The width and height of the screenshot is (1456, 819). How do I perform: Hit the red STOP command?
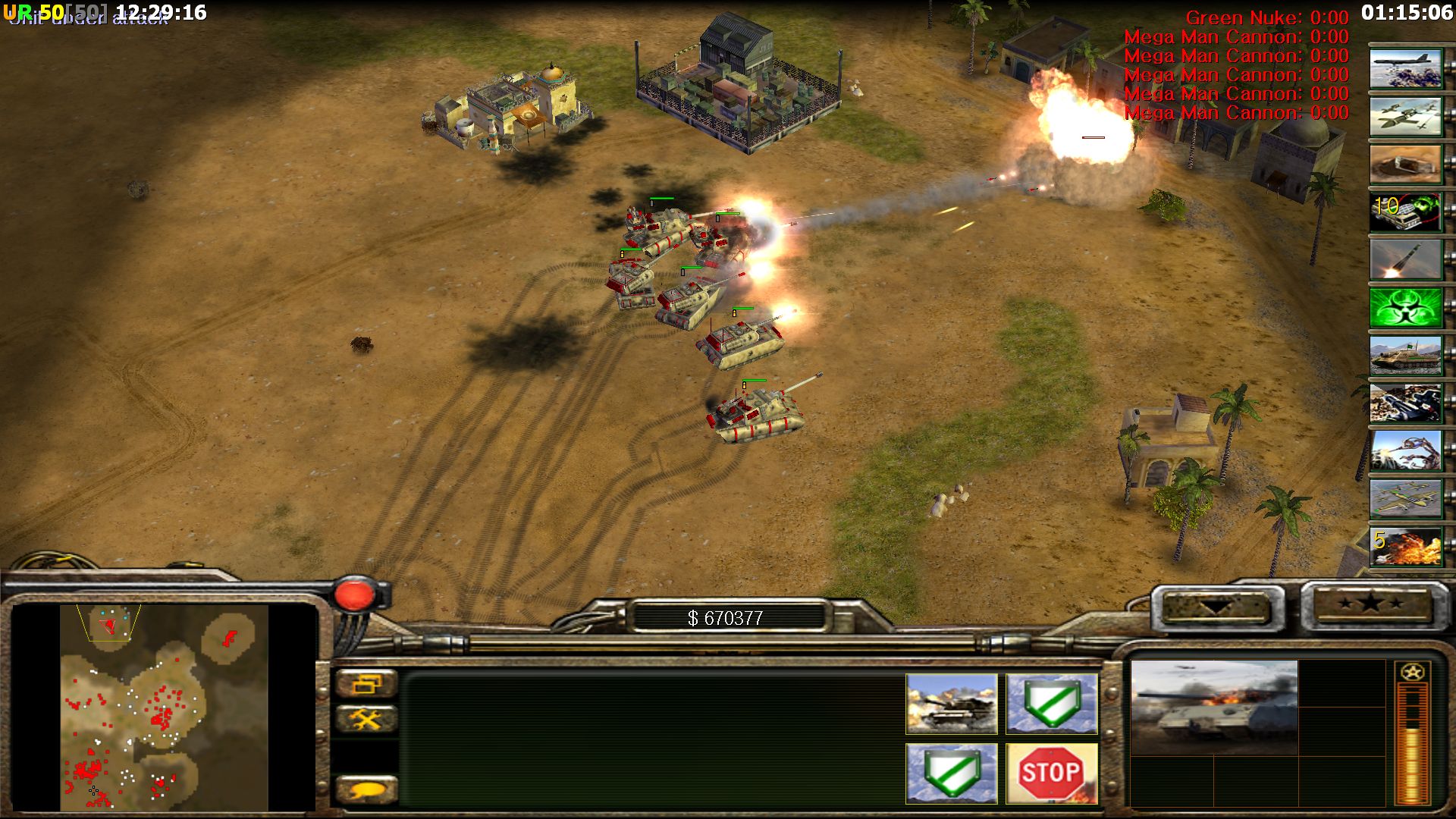coord(1051,773)
